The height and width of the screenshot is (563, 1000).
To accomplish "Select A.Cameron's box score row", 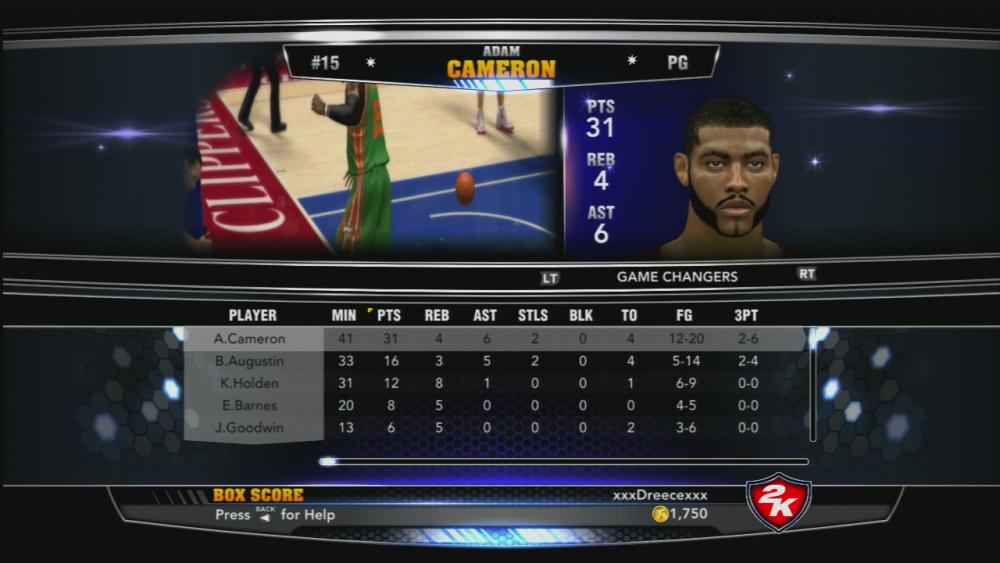I will 251,339.
